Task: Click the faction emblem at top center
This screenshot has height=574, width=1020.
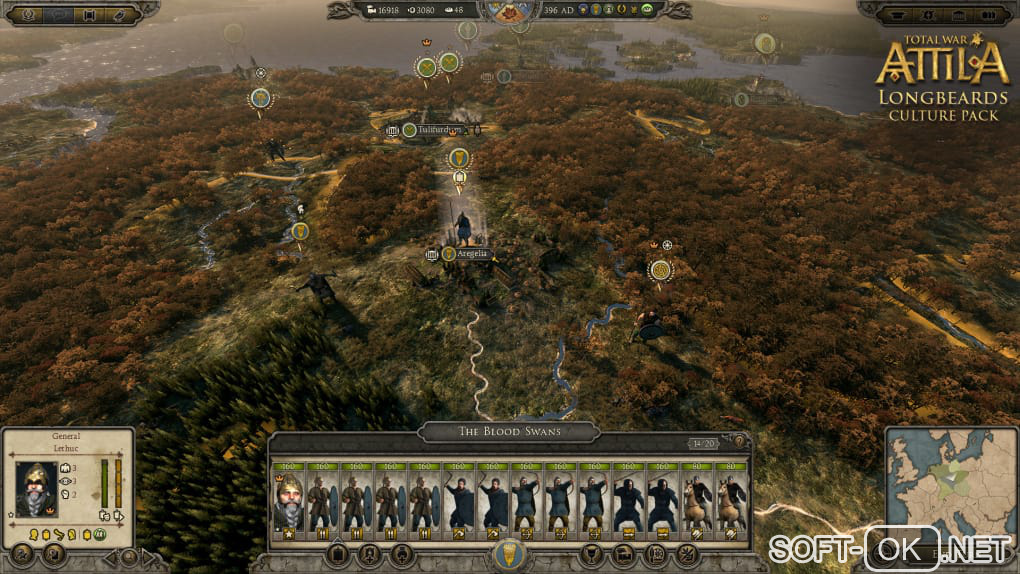Action: click(x=509, y=10)
